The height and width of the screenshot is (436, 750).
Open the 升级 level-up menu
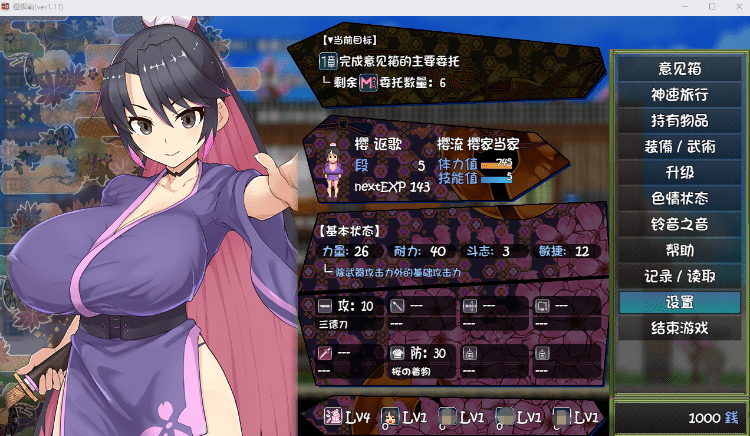click(678, 173)
